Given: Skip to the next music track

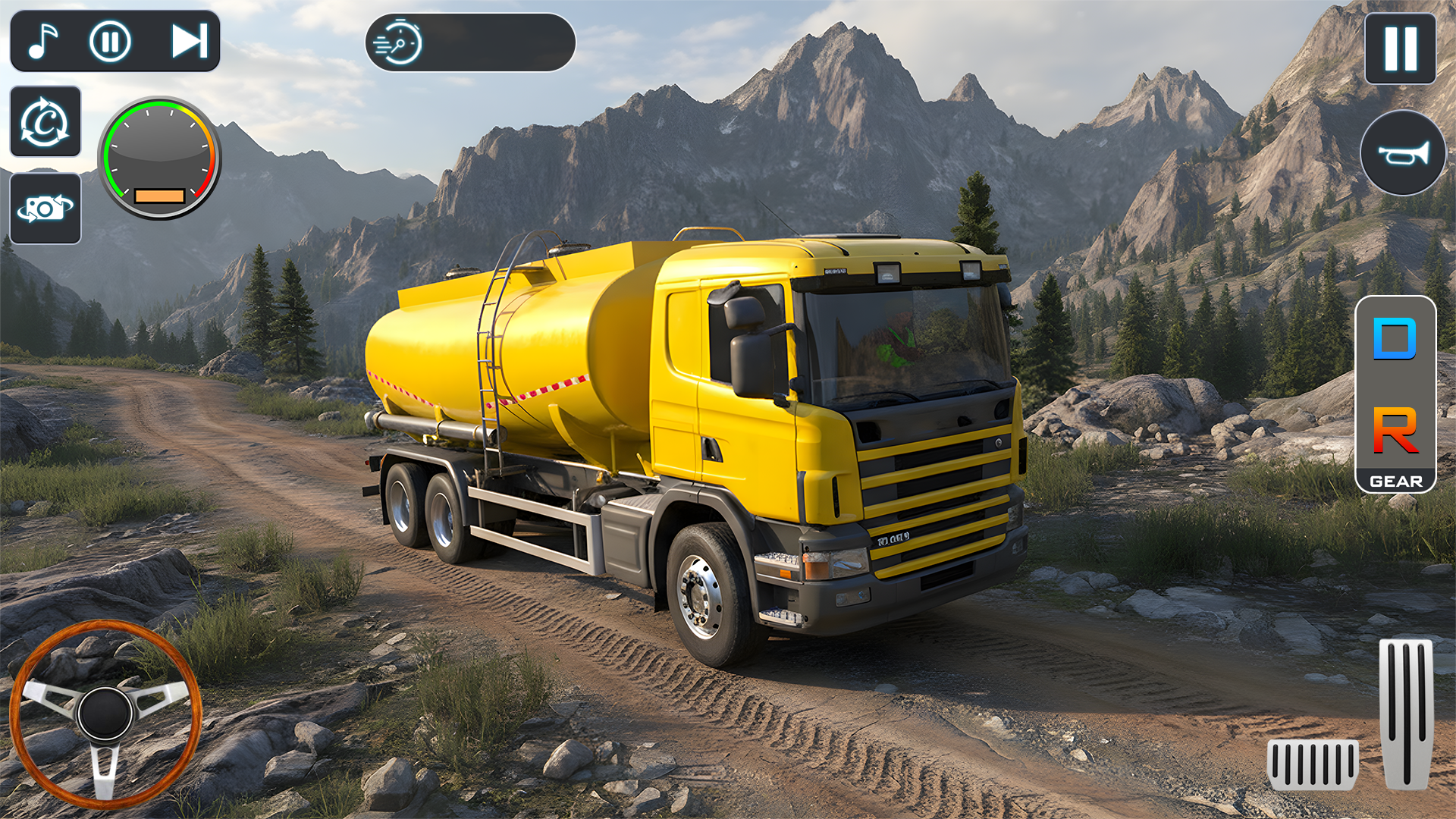Looking at the screenshot, I should coord(189,41).
